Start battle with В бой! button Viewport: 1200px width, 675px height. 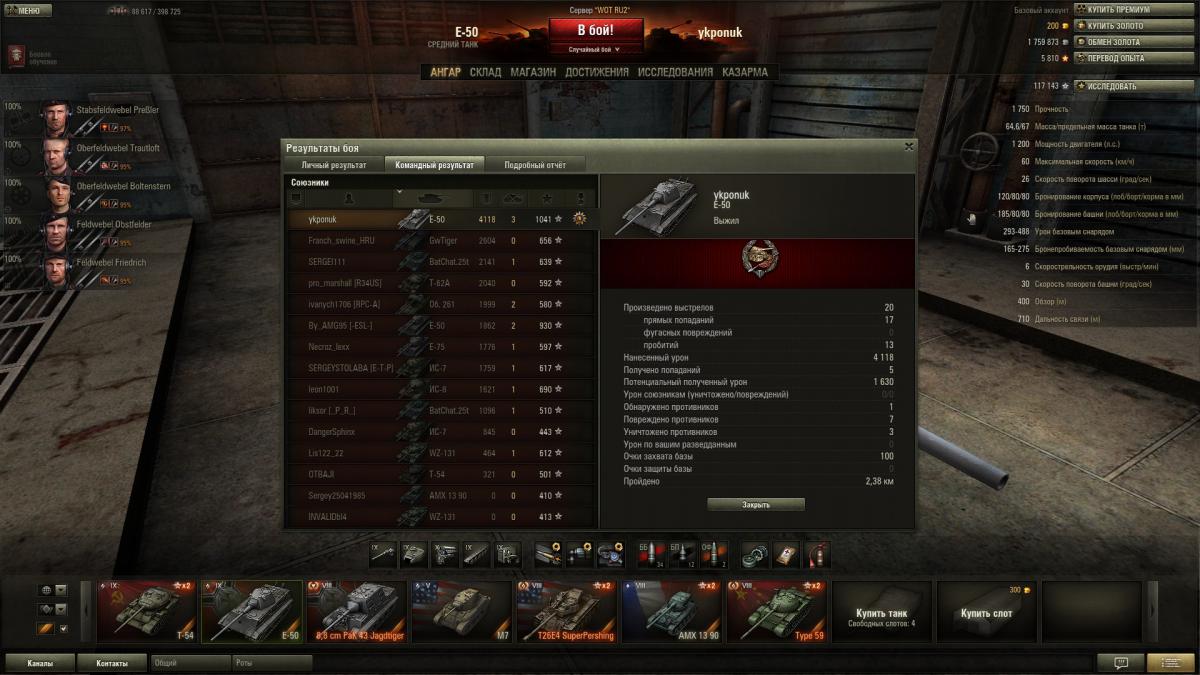595,30
